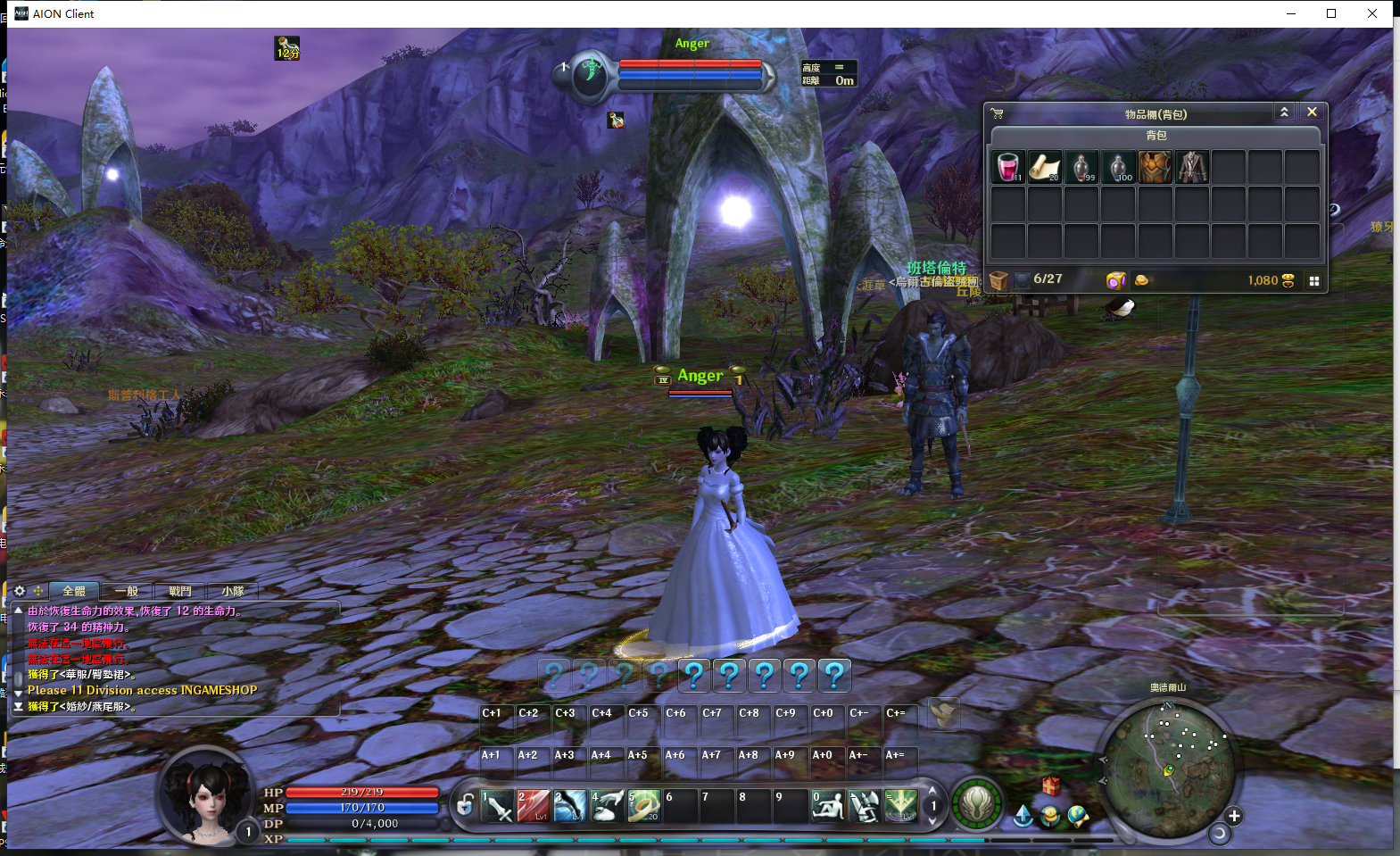Activate the red slash skill in slot 2
The height and width of the screenshot is (856, 1400).
(534, 806)
